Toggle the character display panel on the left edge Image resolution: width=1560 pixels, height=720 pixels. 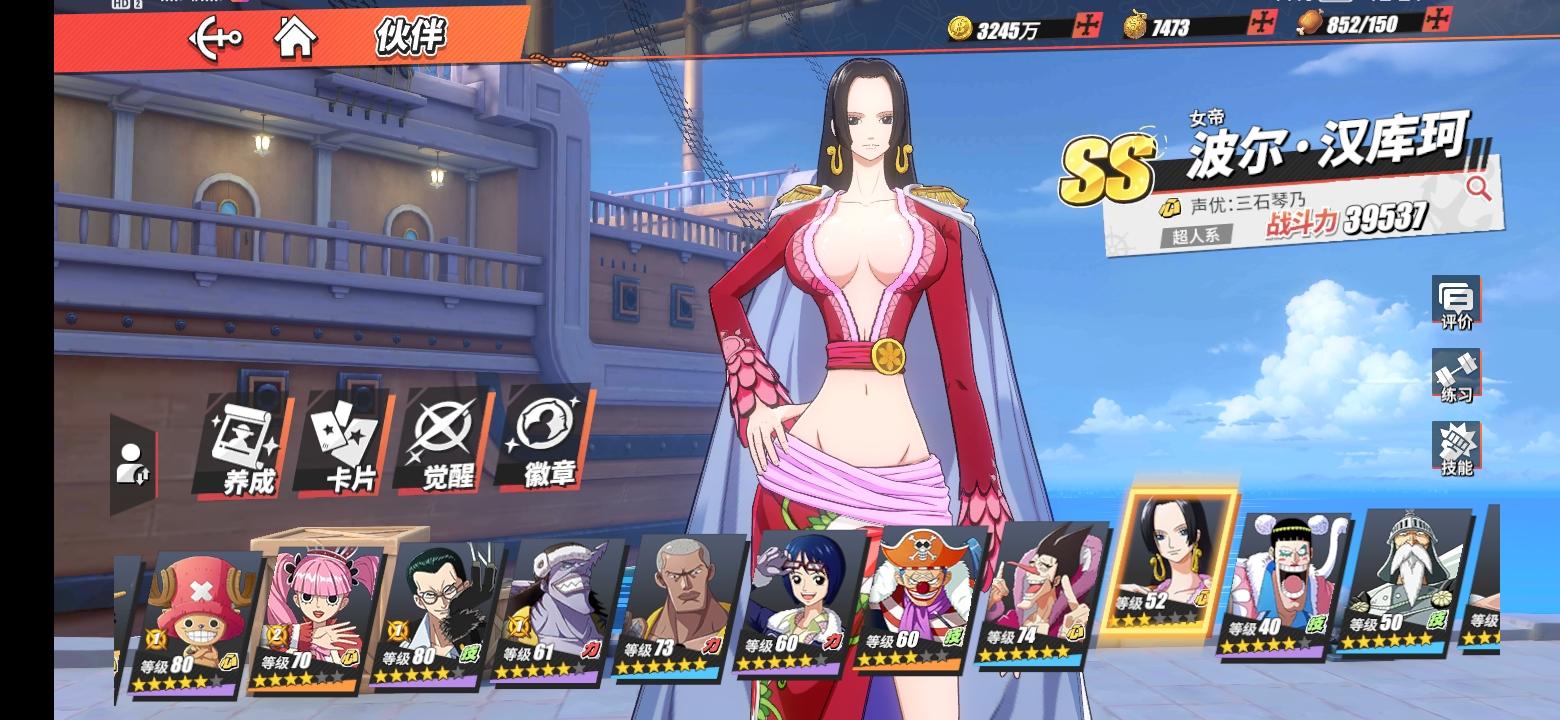click(135, 462)
